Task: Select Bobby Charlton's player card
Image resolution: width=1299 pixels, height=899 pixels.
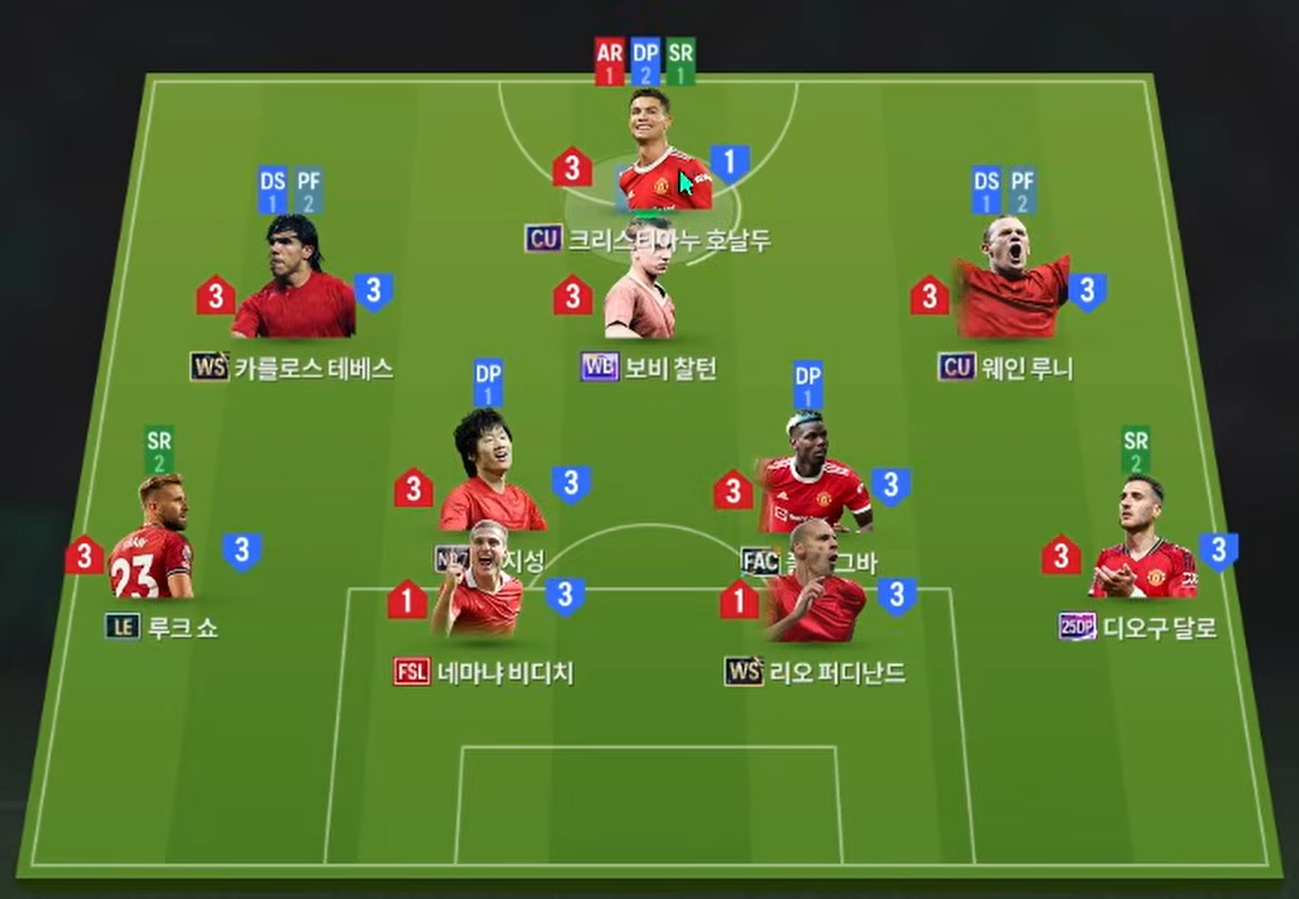Action: 641,283
